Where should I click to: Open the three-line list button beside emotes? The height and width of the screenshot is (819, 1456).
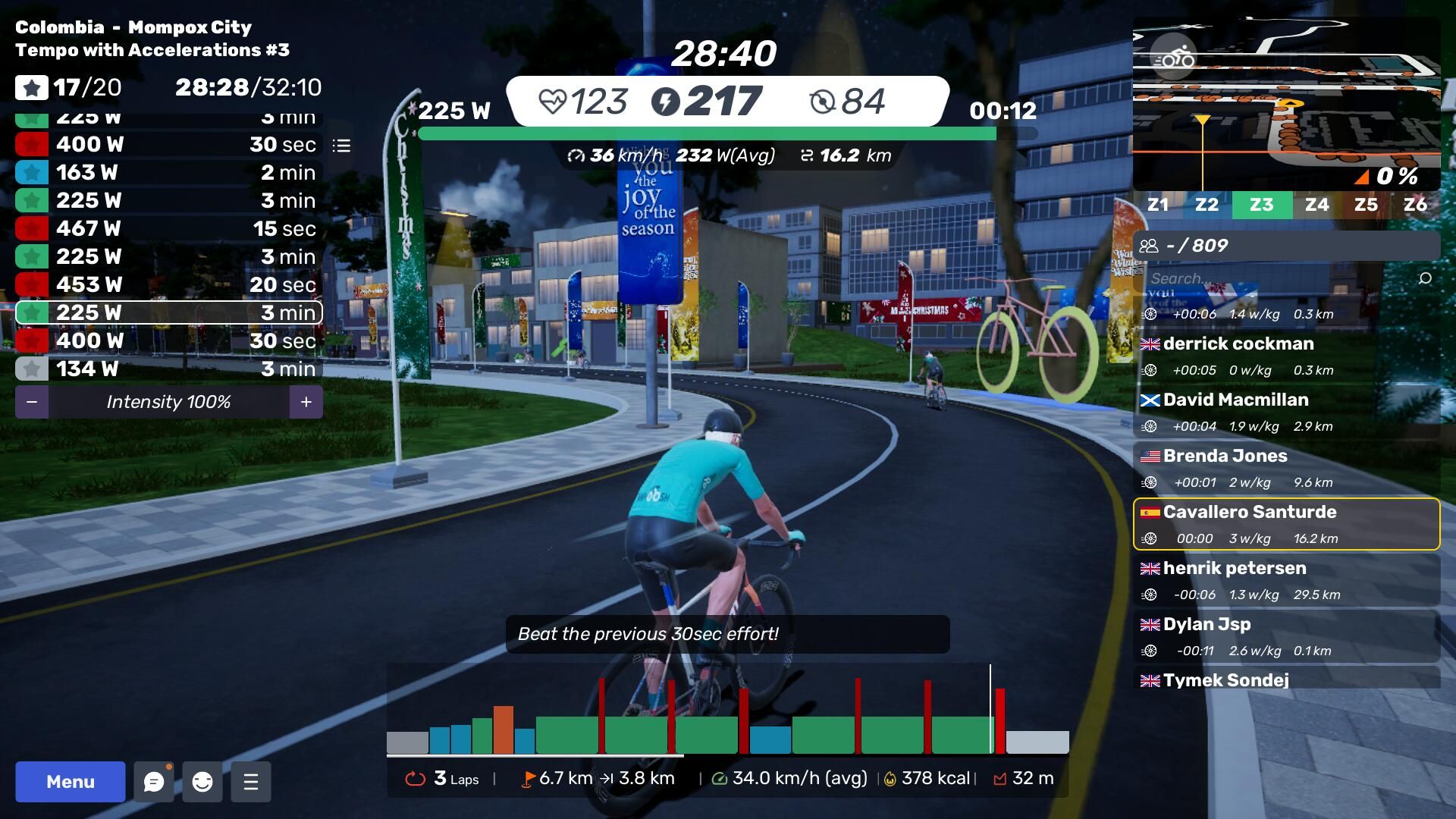pos(251,782)
